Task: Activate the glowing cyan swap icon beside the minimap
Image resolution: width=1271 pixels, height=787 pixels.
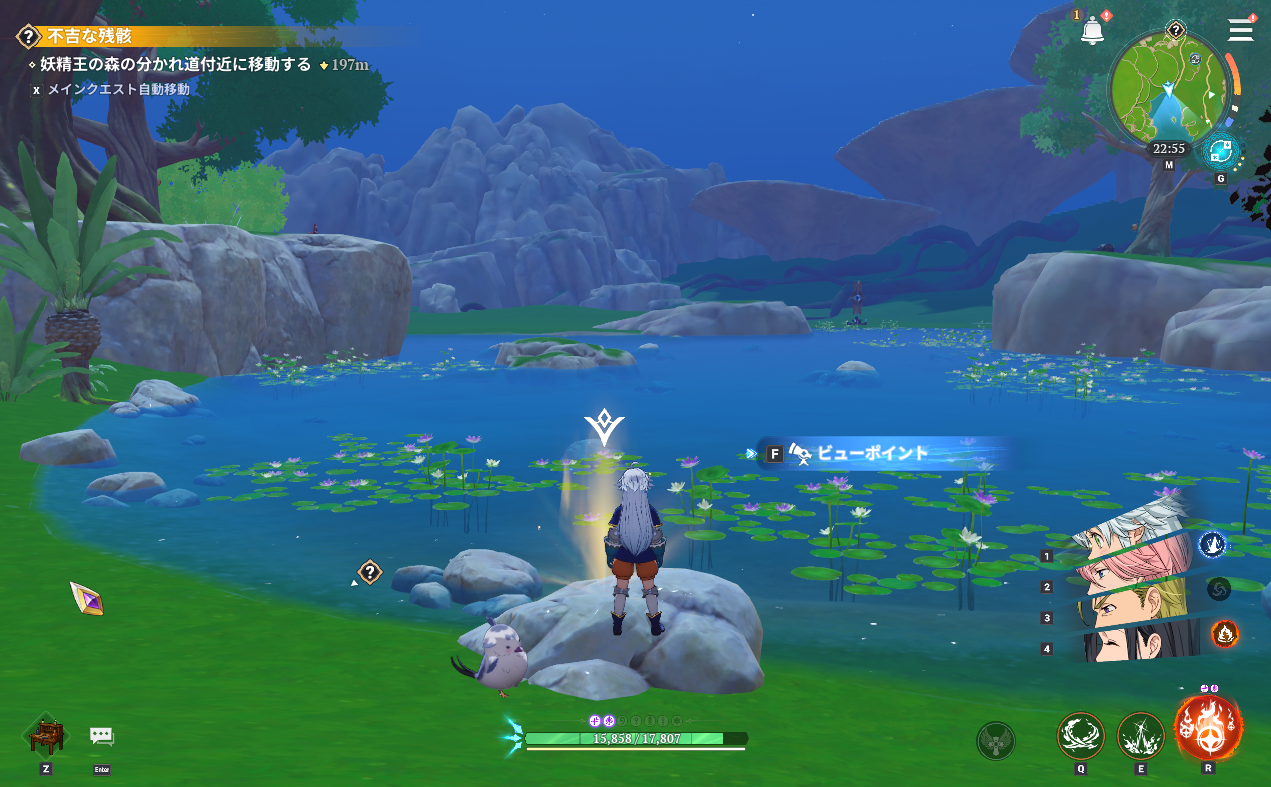Action: coord(1220,152)
